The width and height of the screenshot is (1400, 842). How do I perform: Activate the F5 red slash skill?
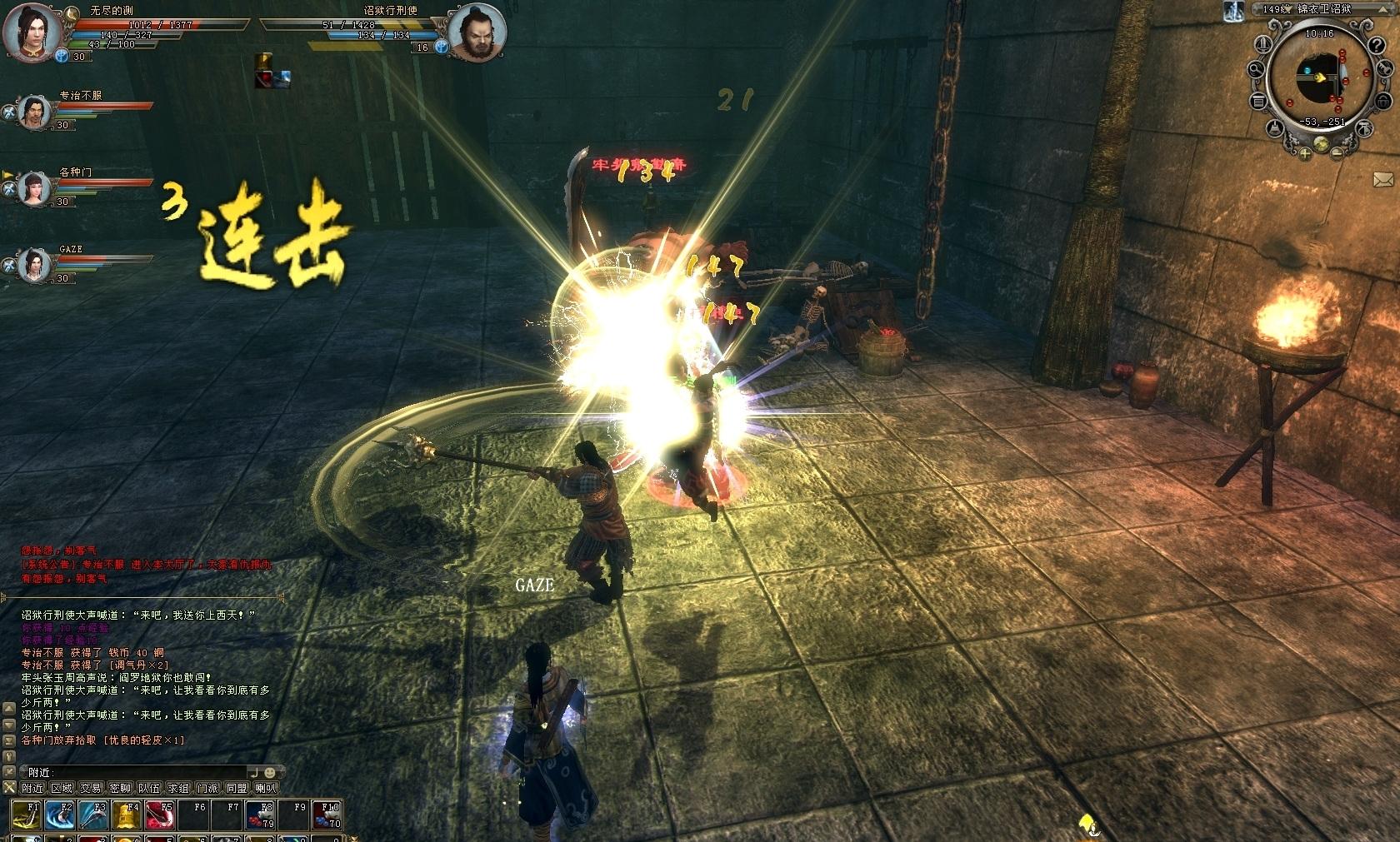coord(159,815)
